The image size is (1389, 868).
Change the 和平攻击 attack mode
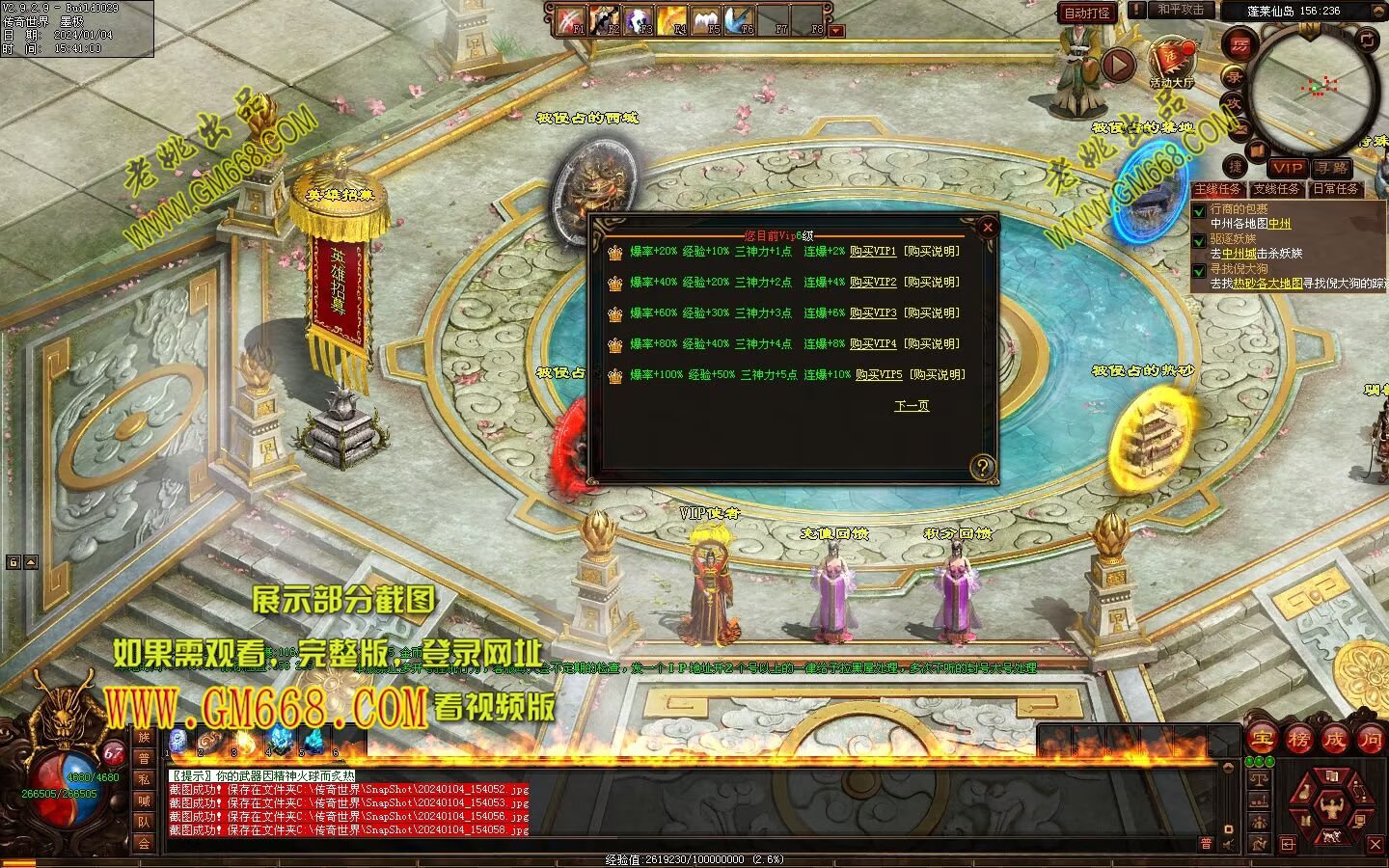coord(1181,10)
